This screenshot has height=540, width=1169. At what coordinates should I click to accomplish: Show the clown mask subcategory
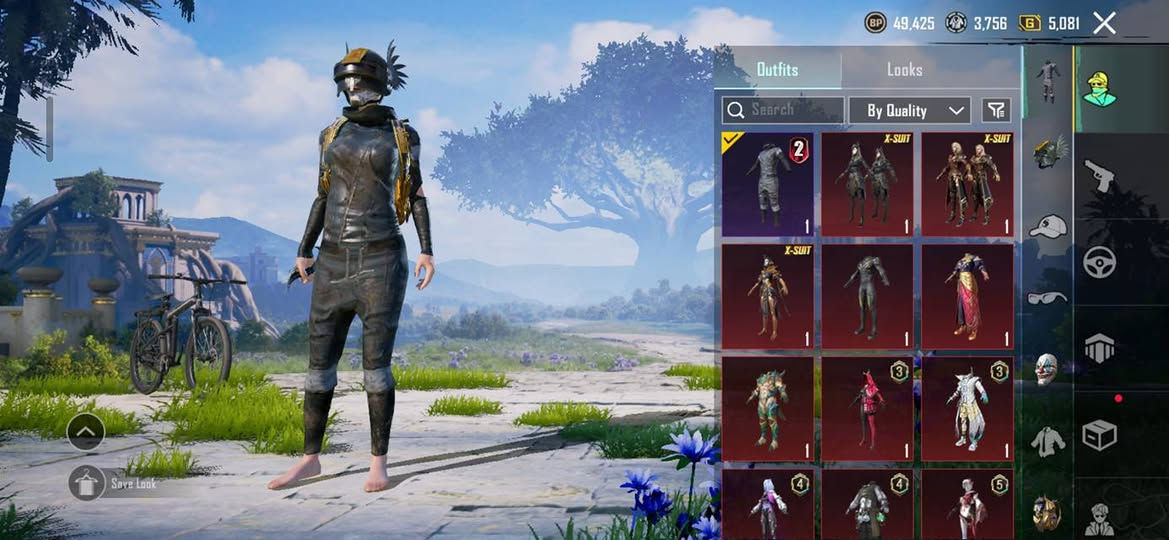coord(1047,368)
